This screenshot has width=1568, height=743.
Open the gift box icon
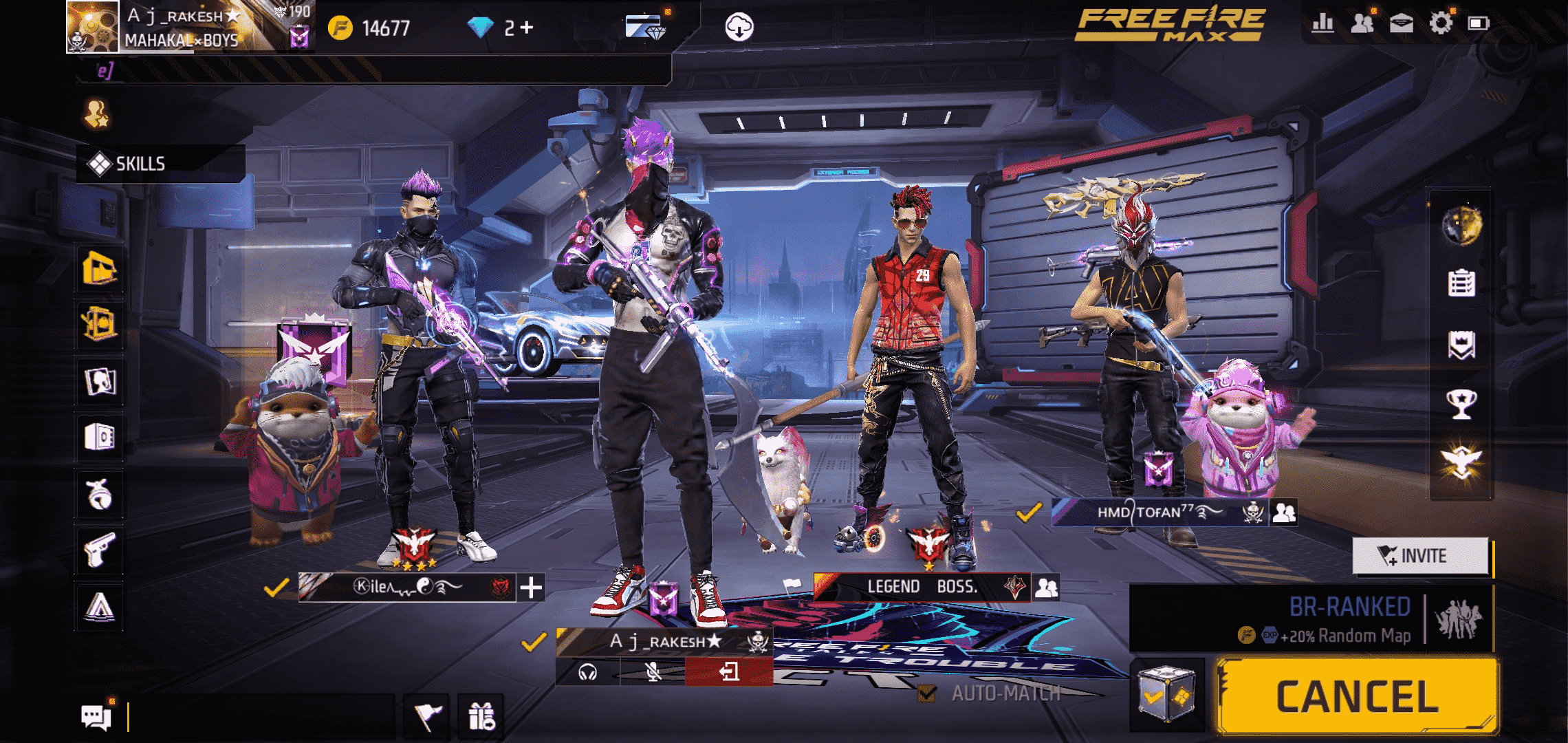tap(481, 717)
